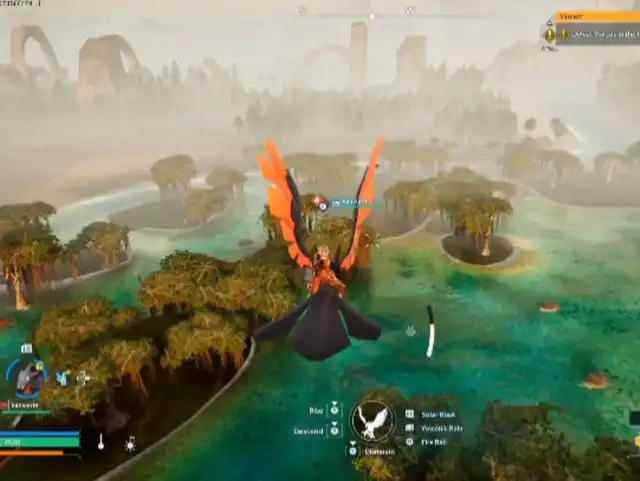Select the mount's white bird portrait

pos(372,420)
